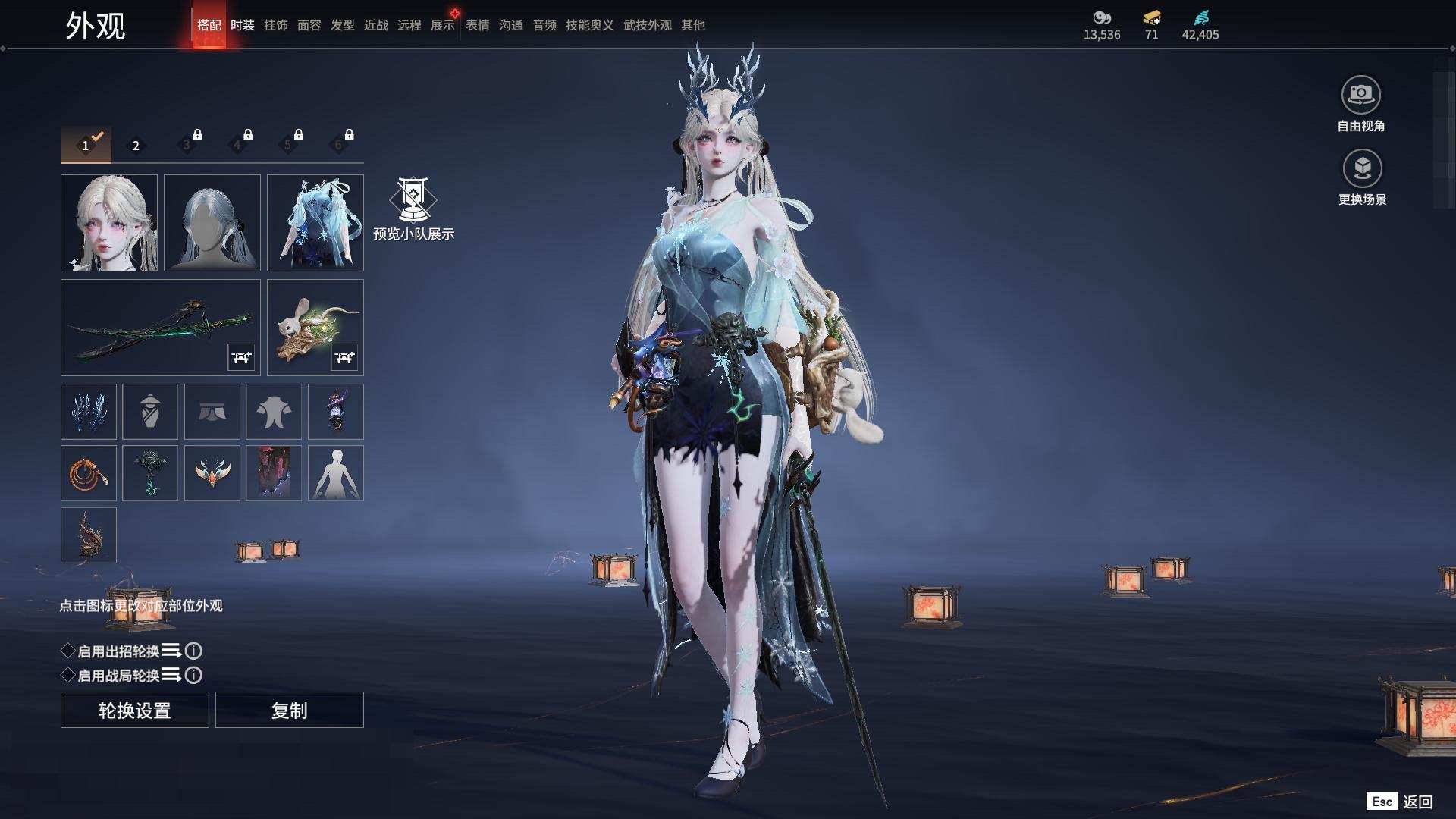Select the hairstyle appearance slot

click(212, 223)
